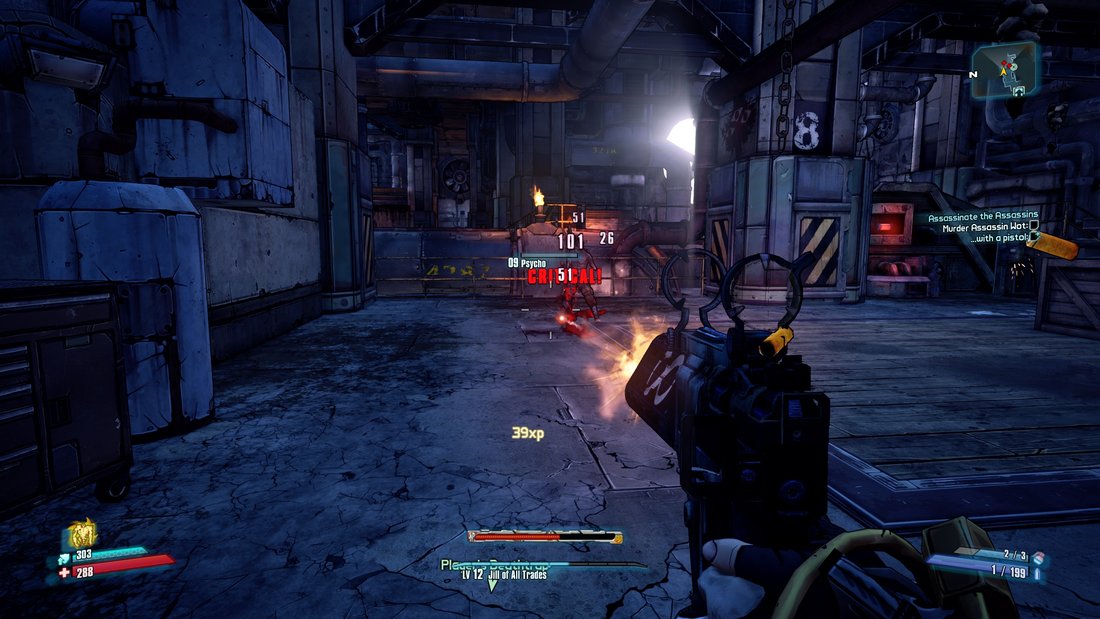Tick the "with a pistol" bonus objective checkbox
Screen dimensions: 1100x619
pyautogui.click(x=1034, y=238)
